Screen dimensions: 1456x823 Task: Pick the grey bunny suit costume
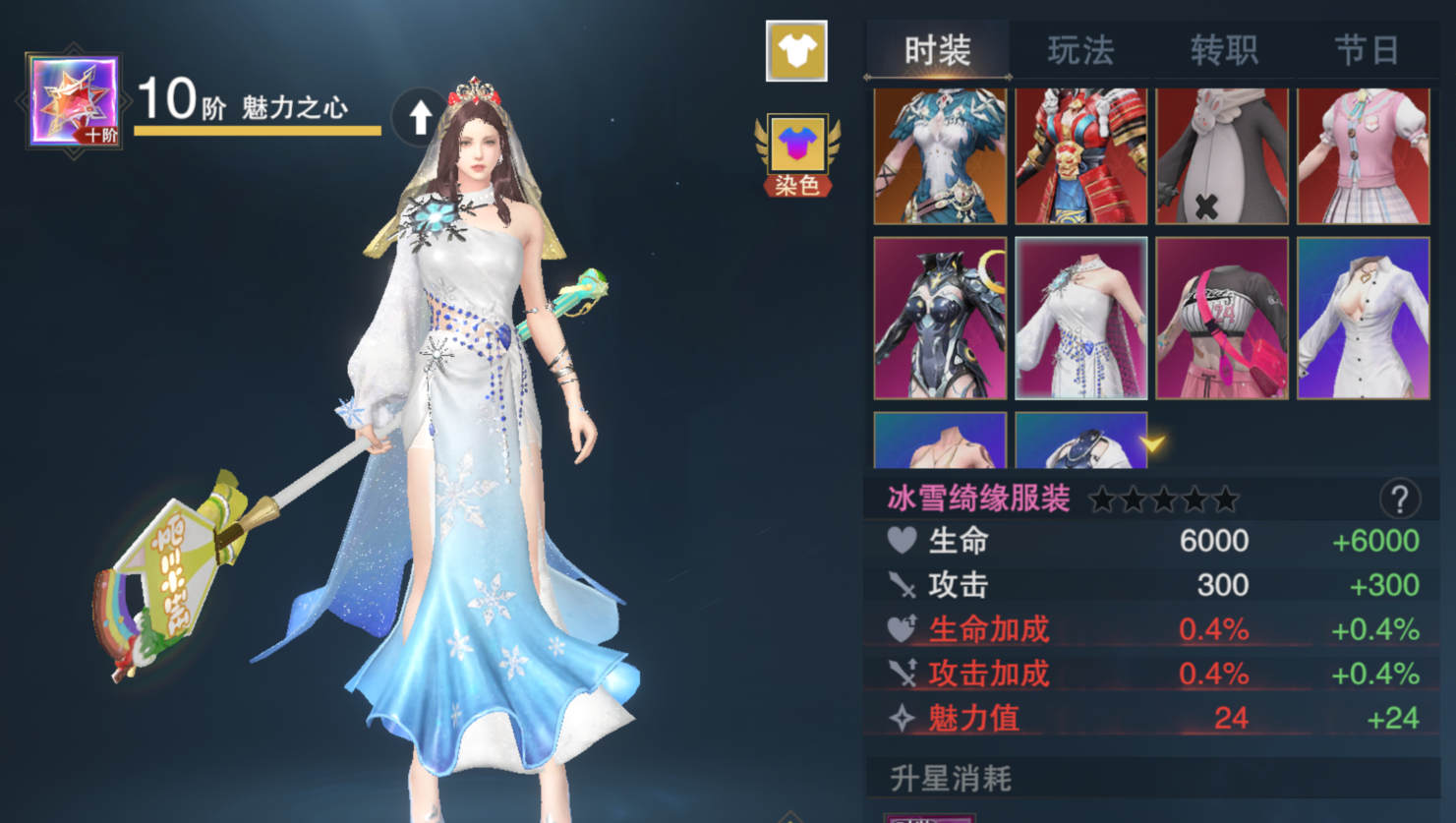(1222, 156)
